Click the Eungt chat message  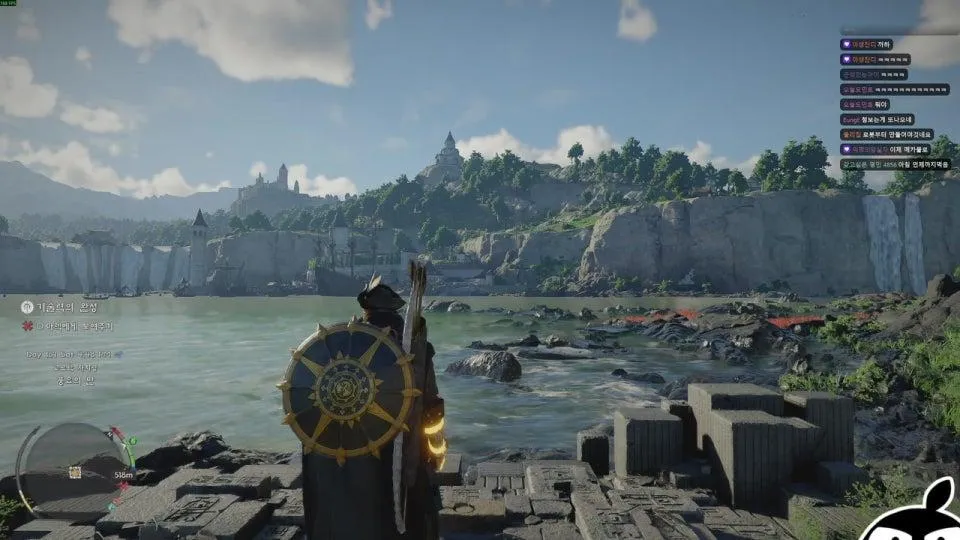point(884,119)
